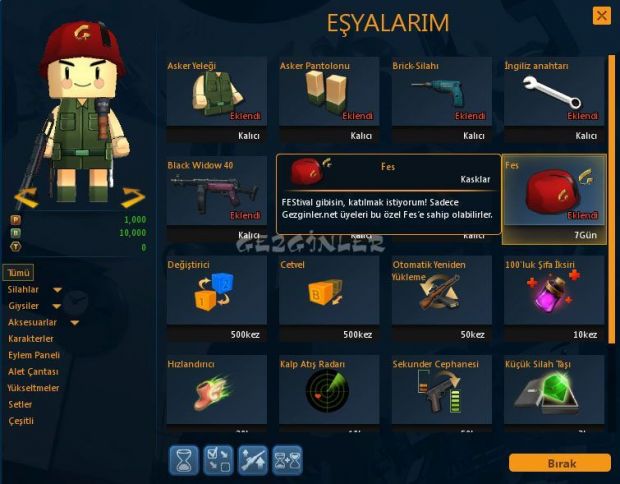Viewport: 620px width, 484px height.
Task: Show the Tümü category
Action: [20, 273]
